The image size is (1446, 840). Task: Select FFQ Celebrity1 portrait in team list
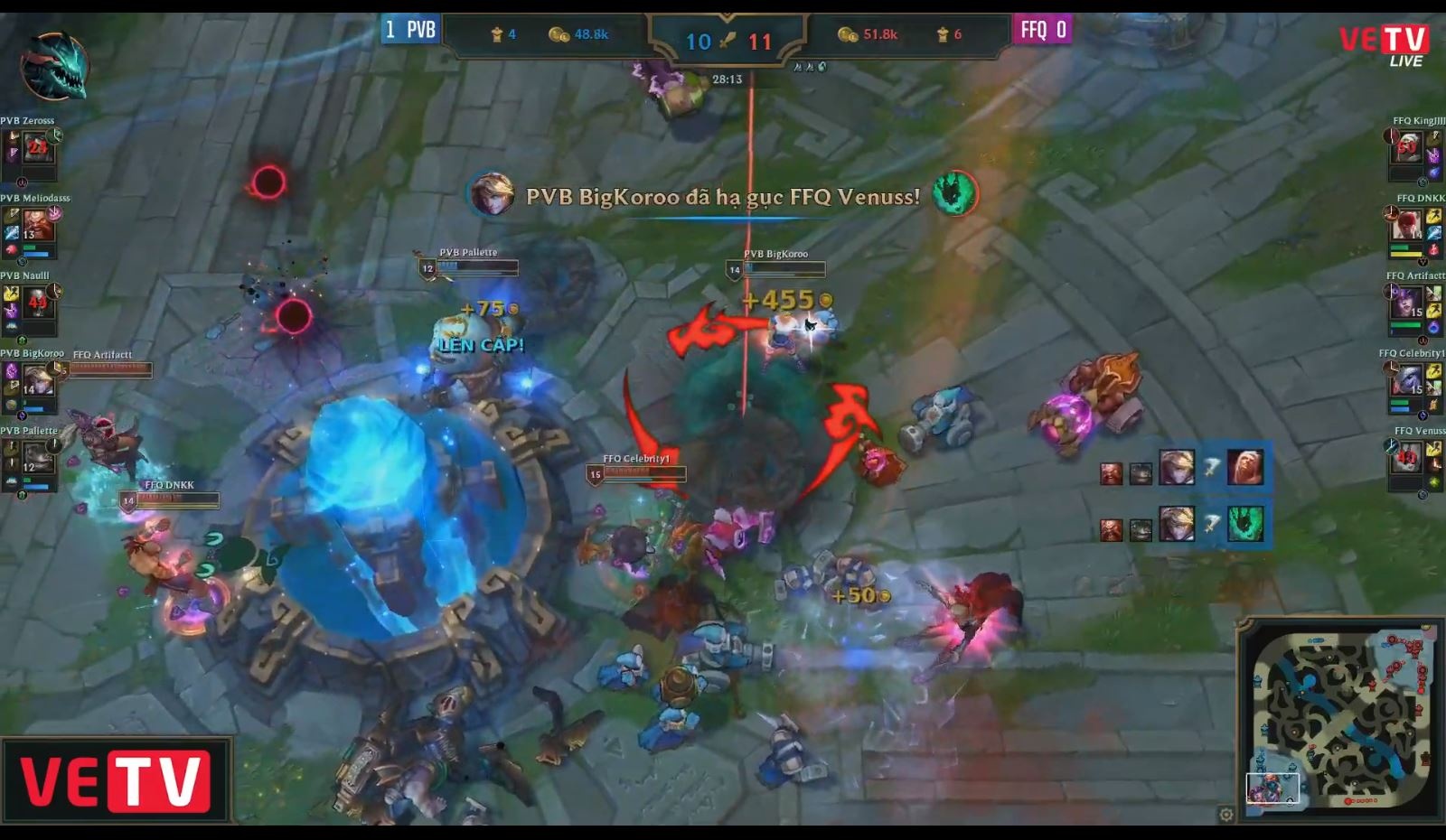(x=1407, y=380)
